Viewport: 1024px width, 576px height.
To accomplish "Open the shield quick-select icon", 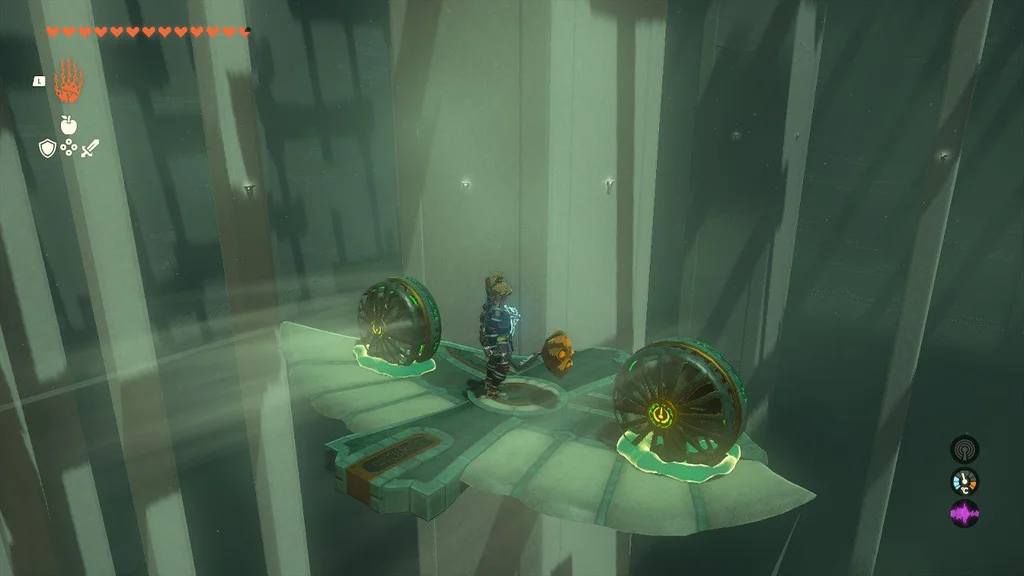I will click(46, 148).
